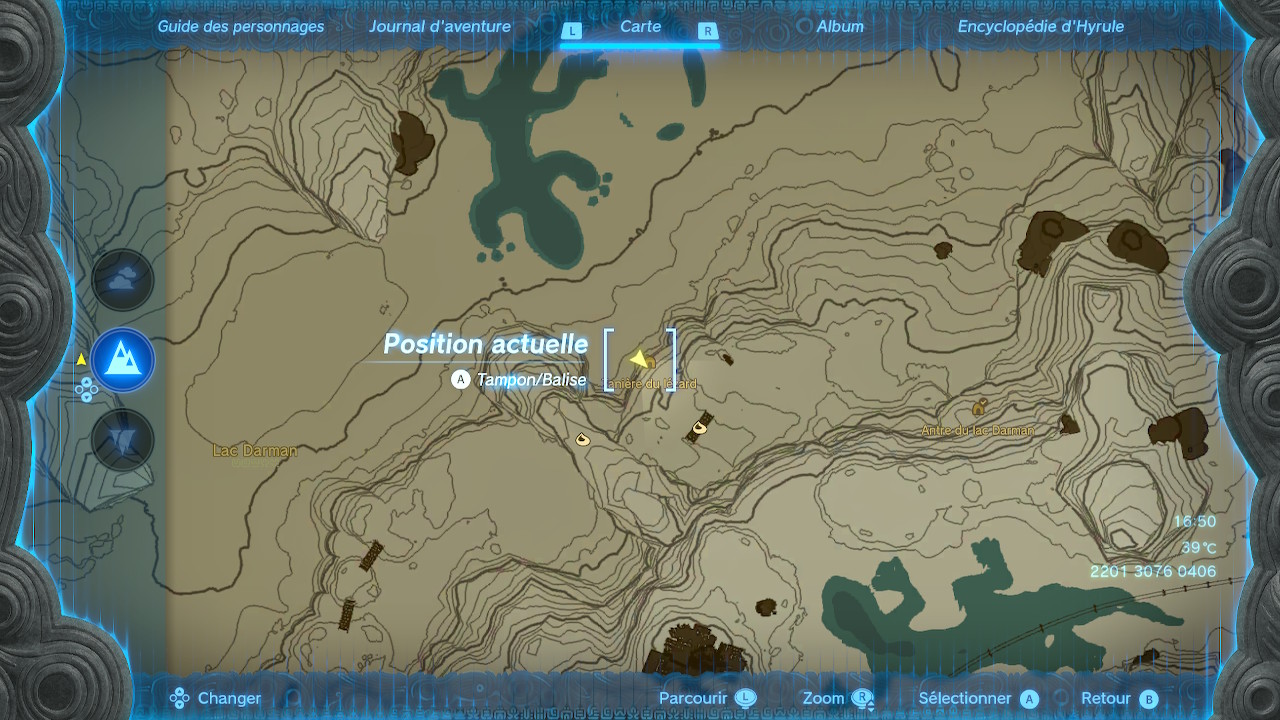Click the Tanière du lézard cave marker
The height and width of the screenshot is (720, 1280).
pyautogui.click(x=649, y=362)
